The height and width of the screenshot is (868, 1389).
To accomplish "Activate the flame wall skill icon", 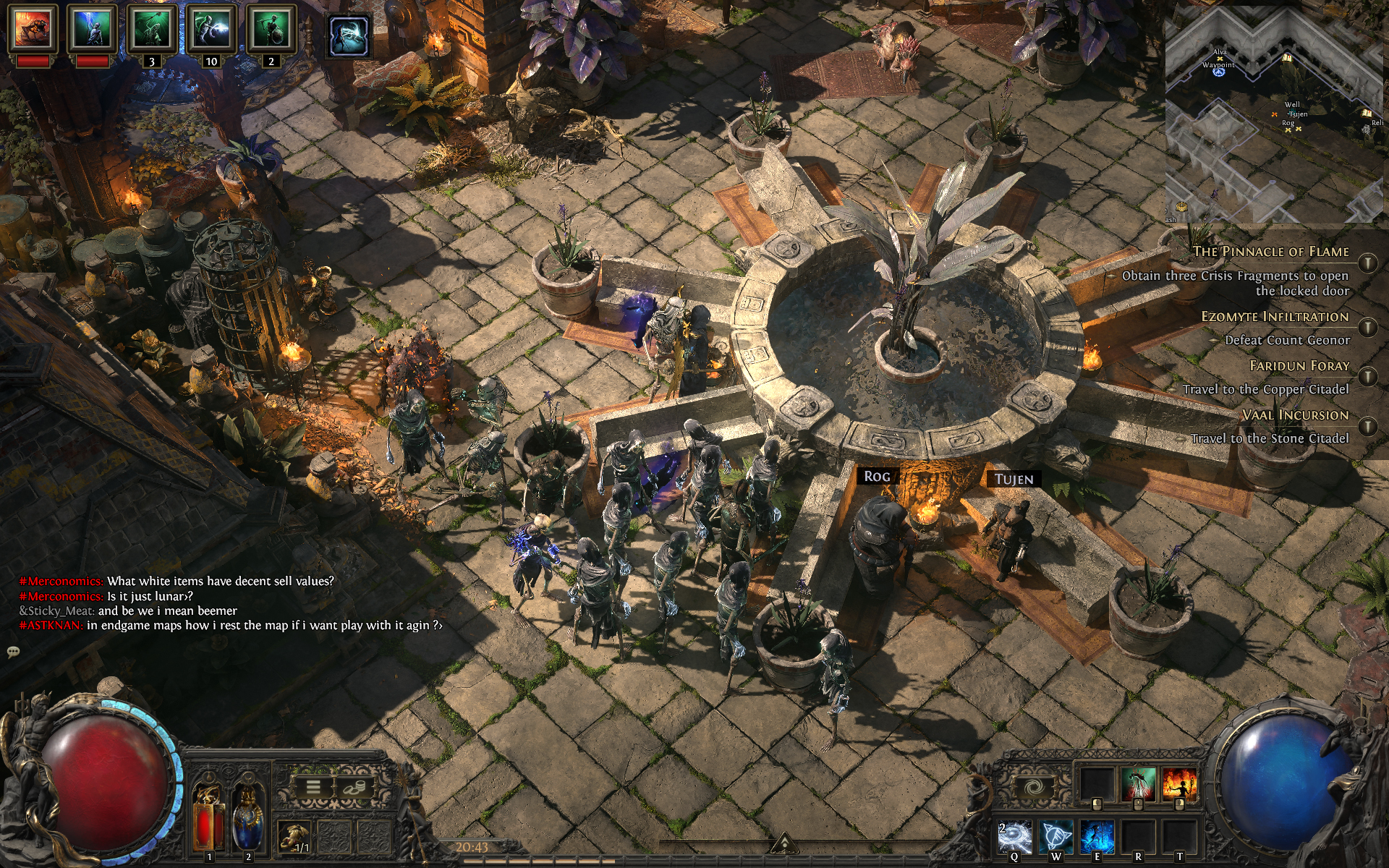I will pyautogui.click(x=1178, y=785).
